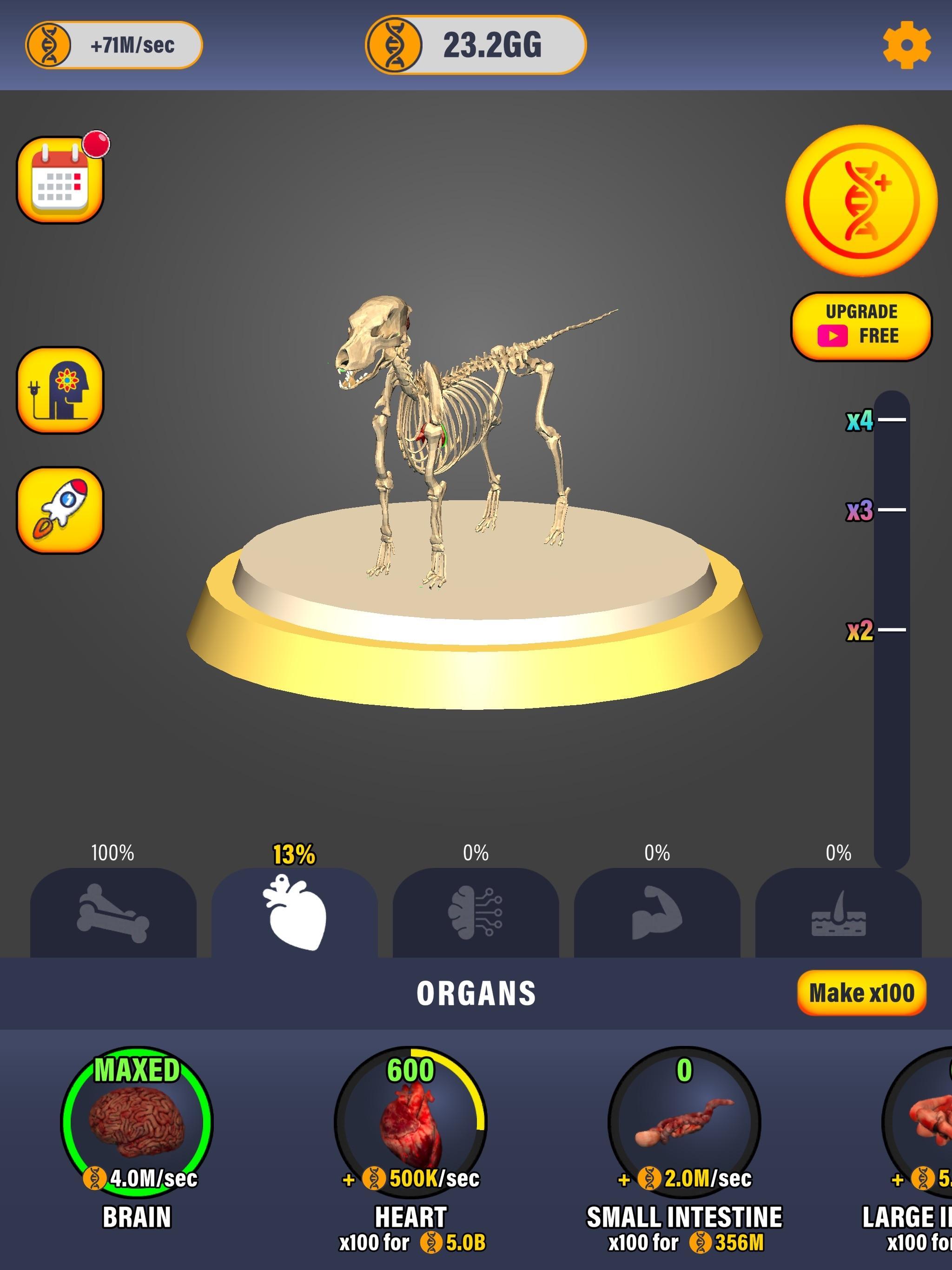This screenshot has height=1270, width=952.
Task: Open the settings gear
Action: click(x=909, y=42)
